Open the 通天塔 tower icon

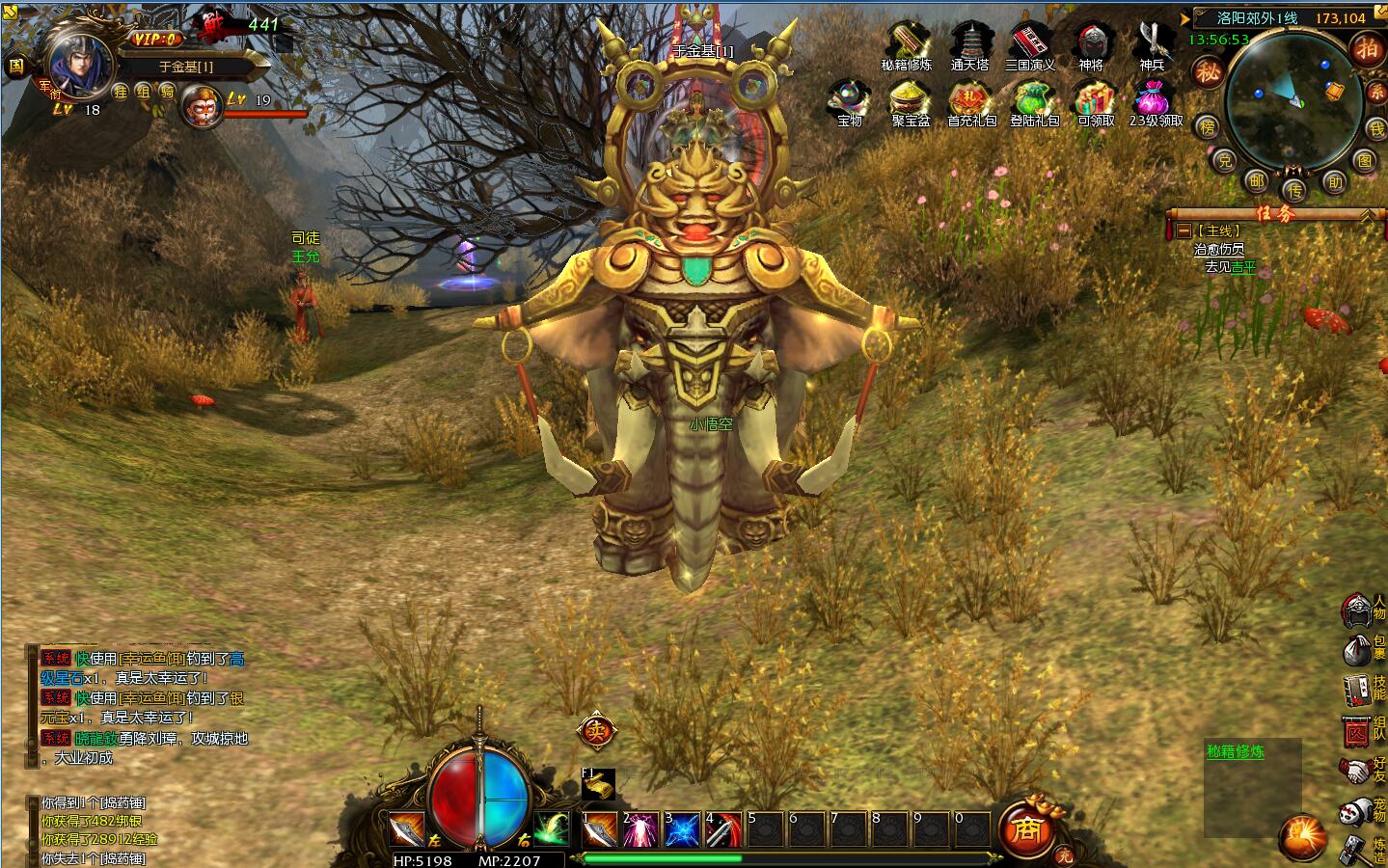click(x=970, y=43)
